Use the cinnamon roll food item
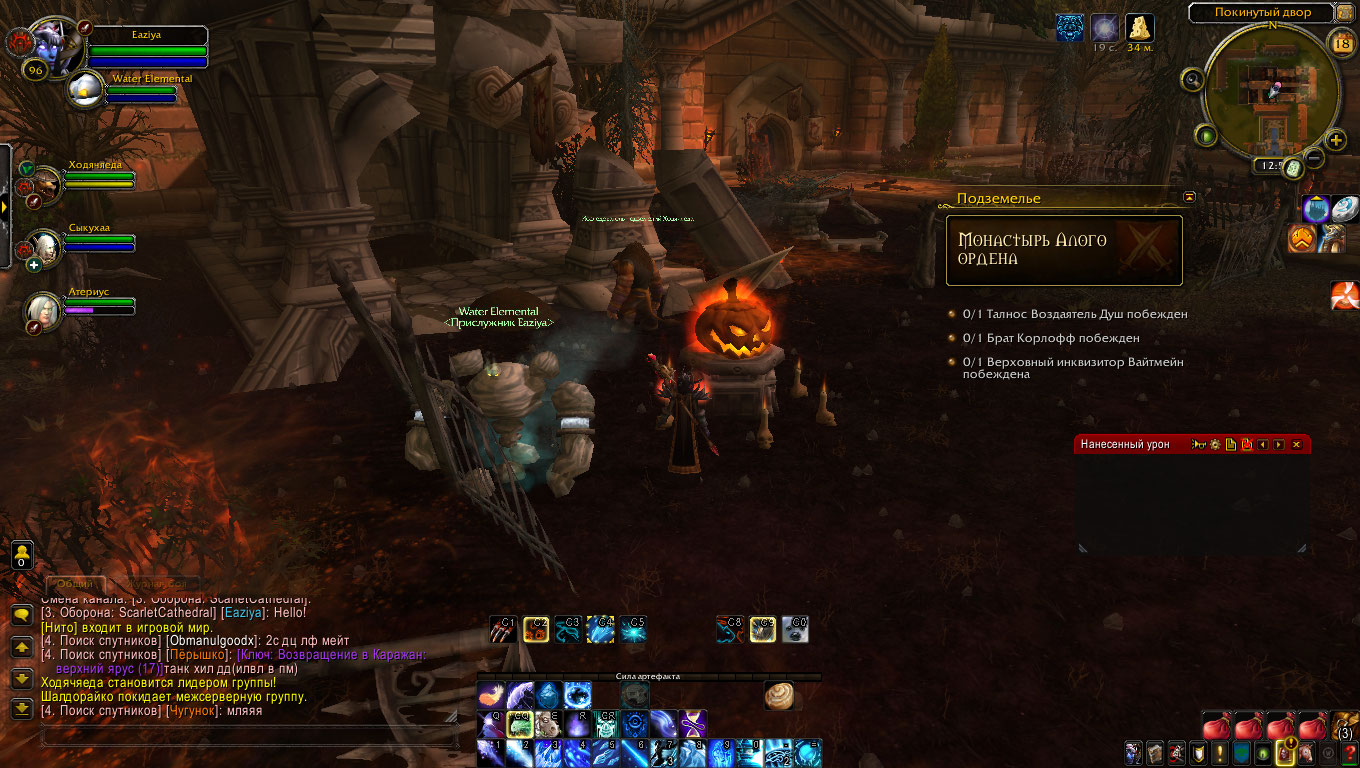 (x=779, y=695)
